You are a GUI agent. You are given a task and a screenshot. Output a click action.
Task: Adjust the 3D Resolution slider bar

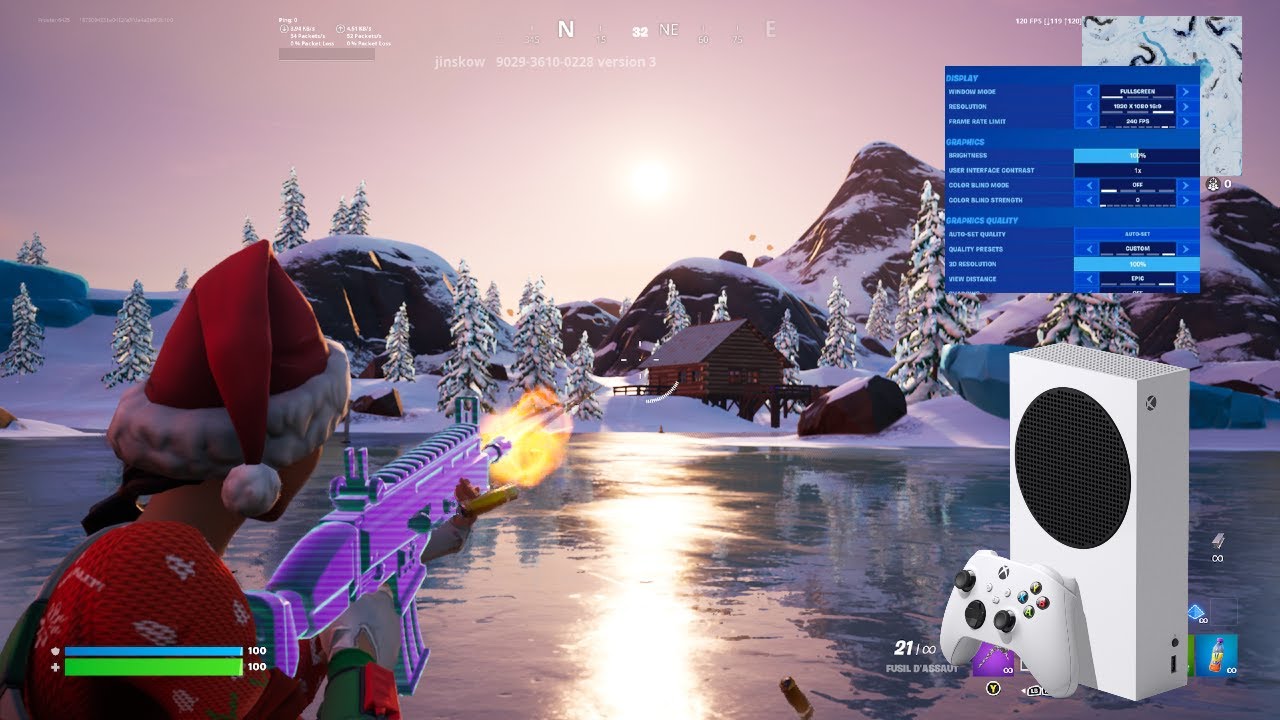click(x=1136, y=264)
